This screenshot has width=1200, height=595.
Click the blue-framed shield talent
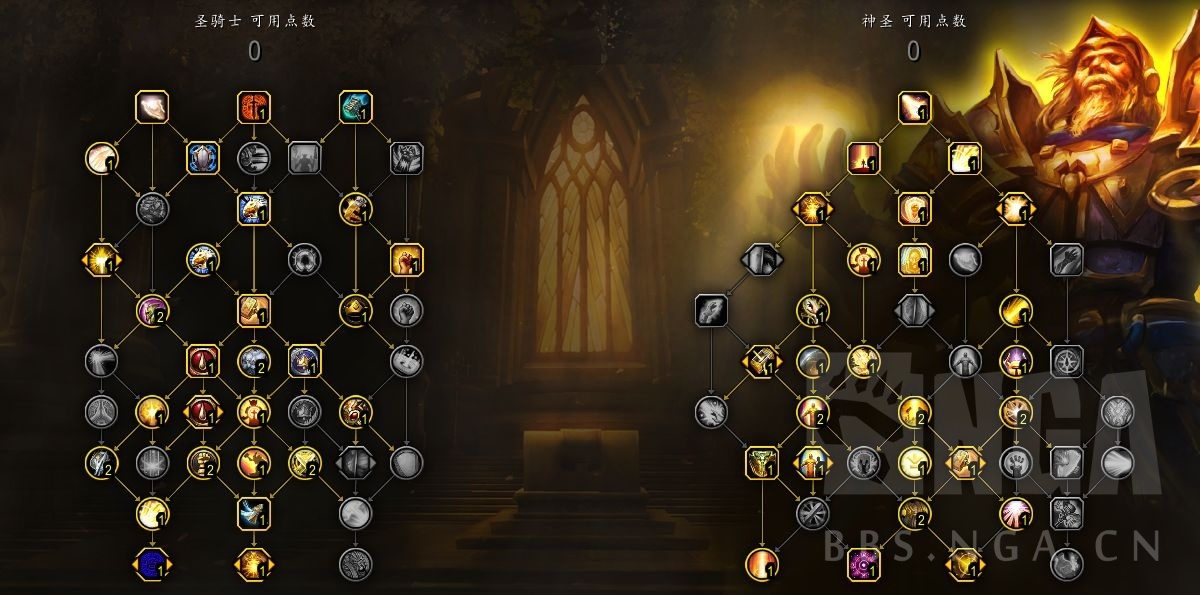pyautogui.click(x=203, y=157)
